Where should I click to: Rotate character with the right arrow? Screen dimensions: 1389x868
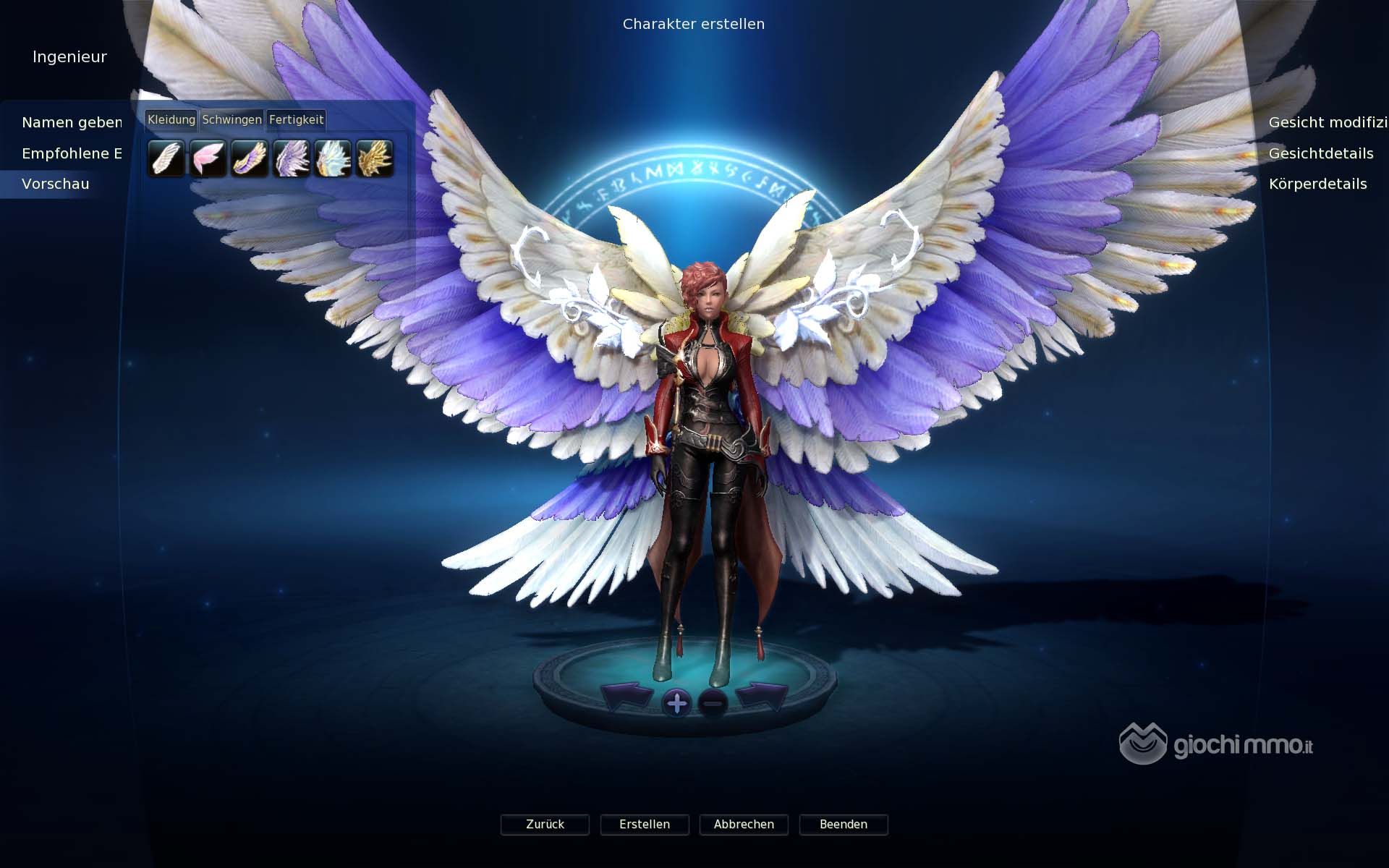click(762, 697)
